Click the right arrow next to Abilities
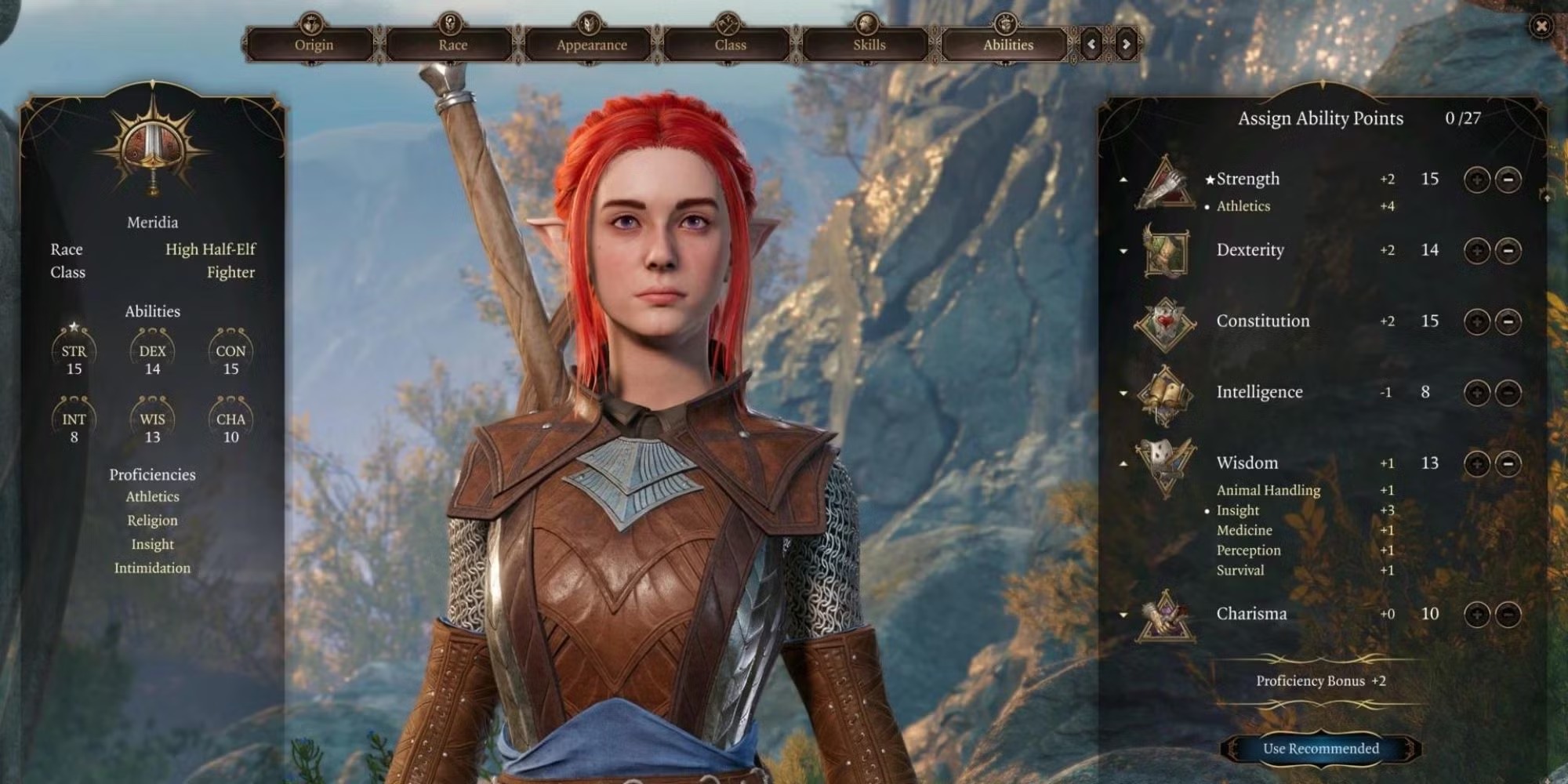The width and height of the screenshot is (1568, 784). tap(1126, 45)
